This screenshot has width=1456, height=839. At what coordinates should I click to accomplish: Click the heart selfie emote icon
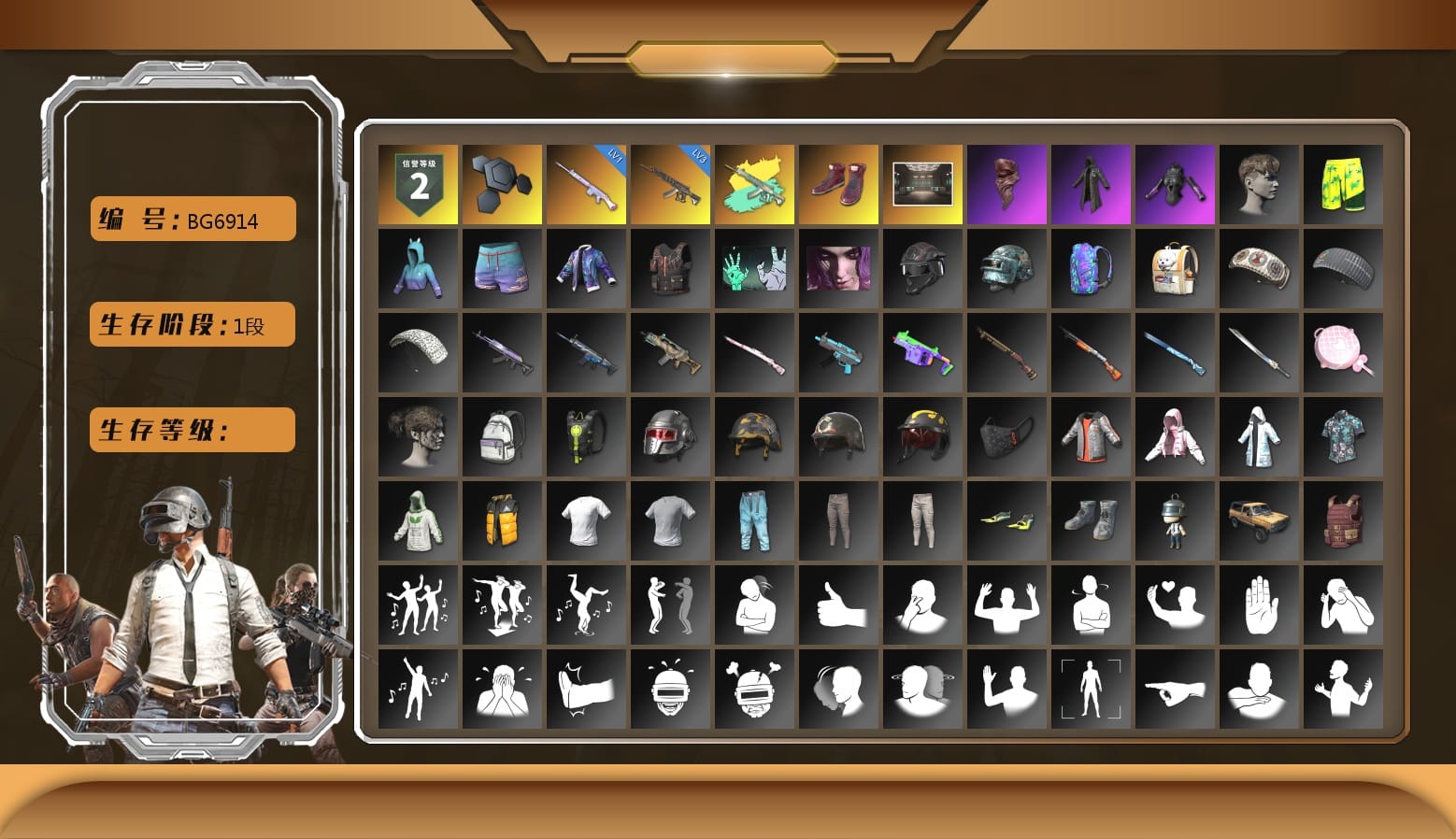pos(1176,605)
